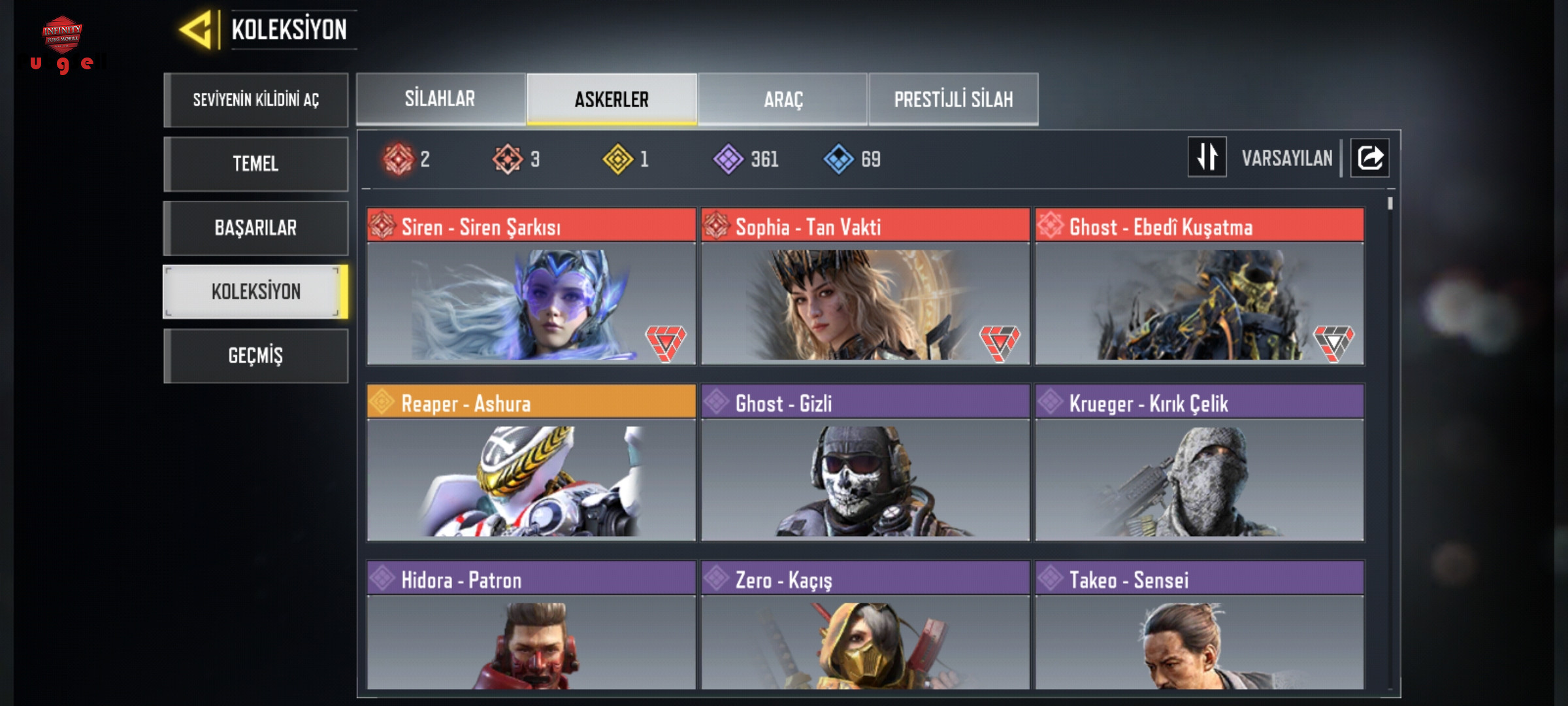Screen dimensions: 1568x706
Task: Choose the Sophia - Tan Vakti skin
Action: [x=865, y=286]
